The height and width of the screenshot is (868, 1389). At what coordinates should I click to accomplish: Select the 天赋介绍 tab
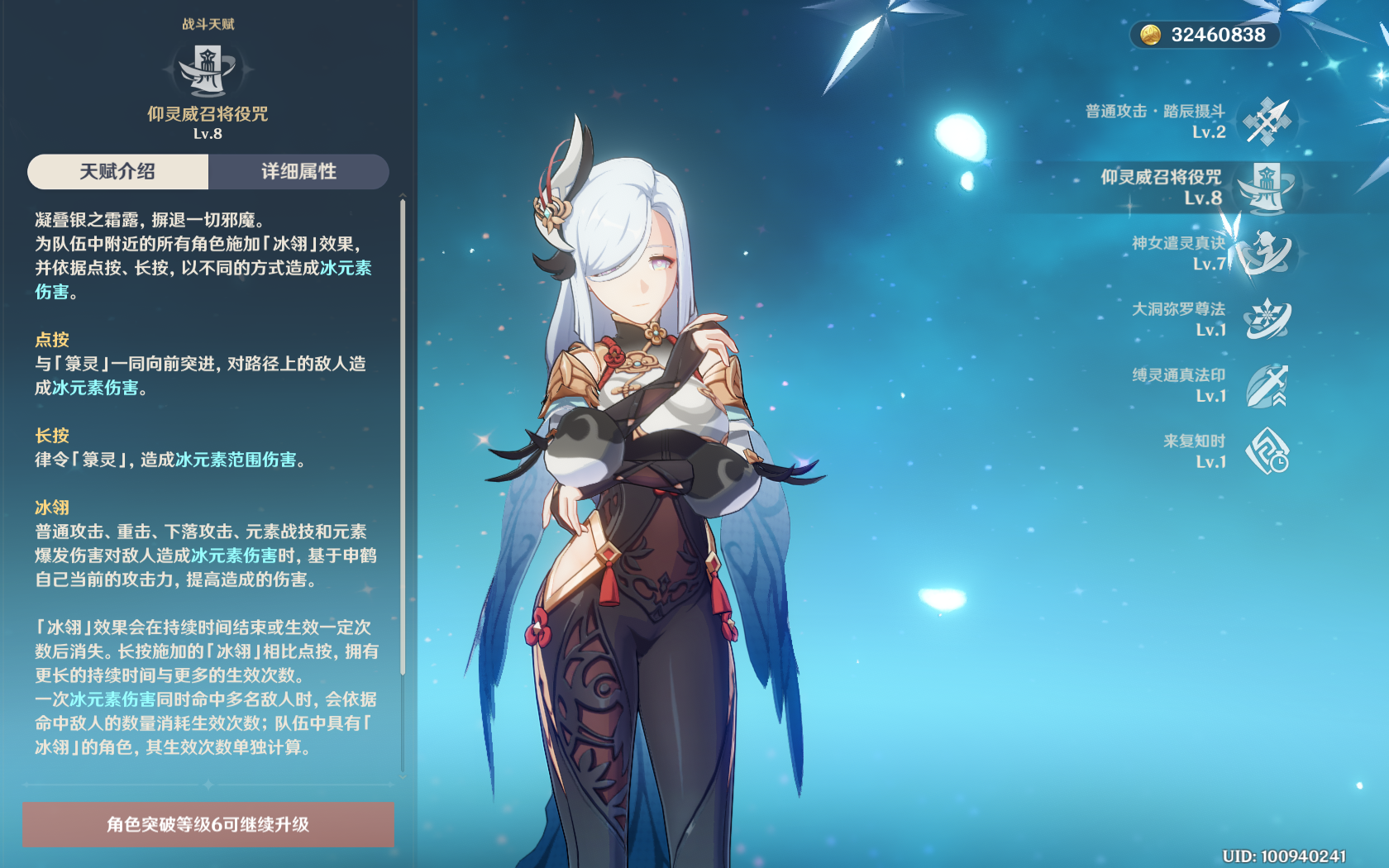pos(117,172)
